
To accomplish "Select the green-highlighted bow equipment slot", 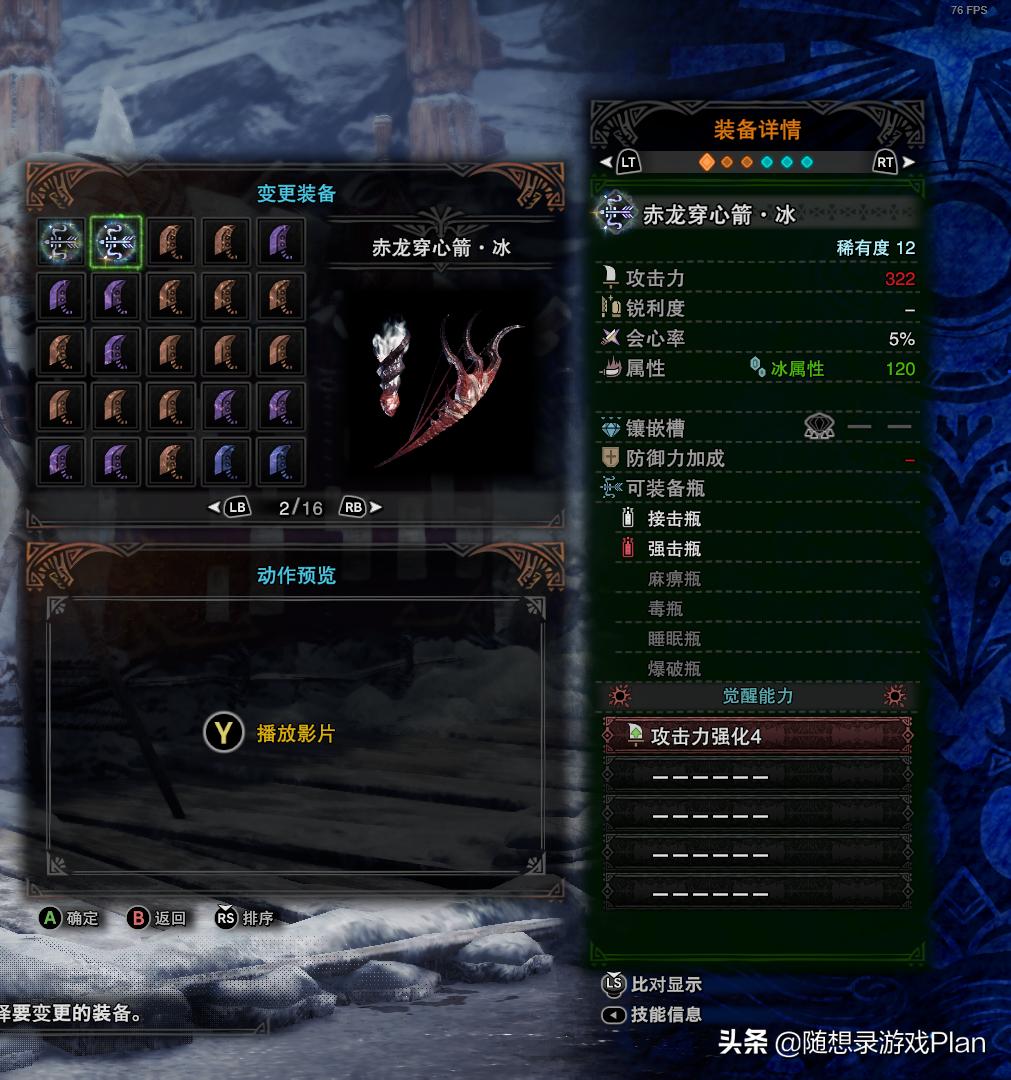I will coord(116,242).
